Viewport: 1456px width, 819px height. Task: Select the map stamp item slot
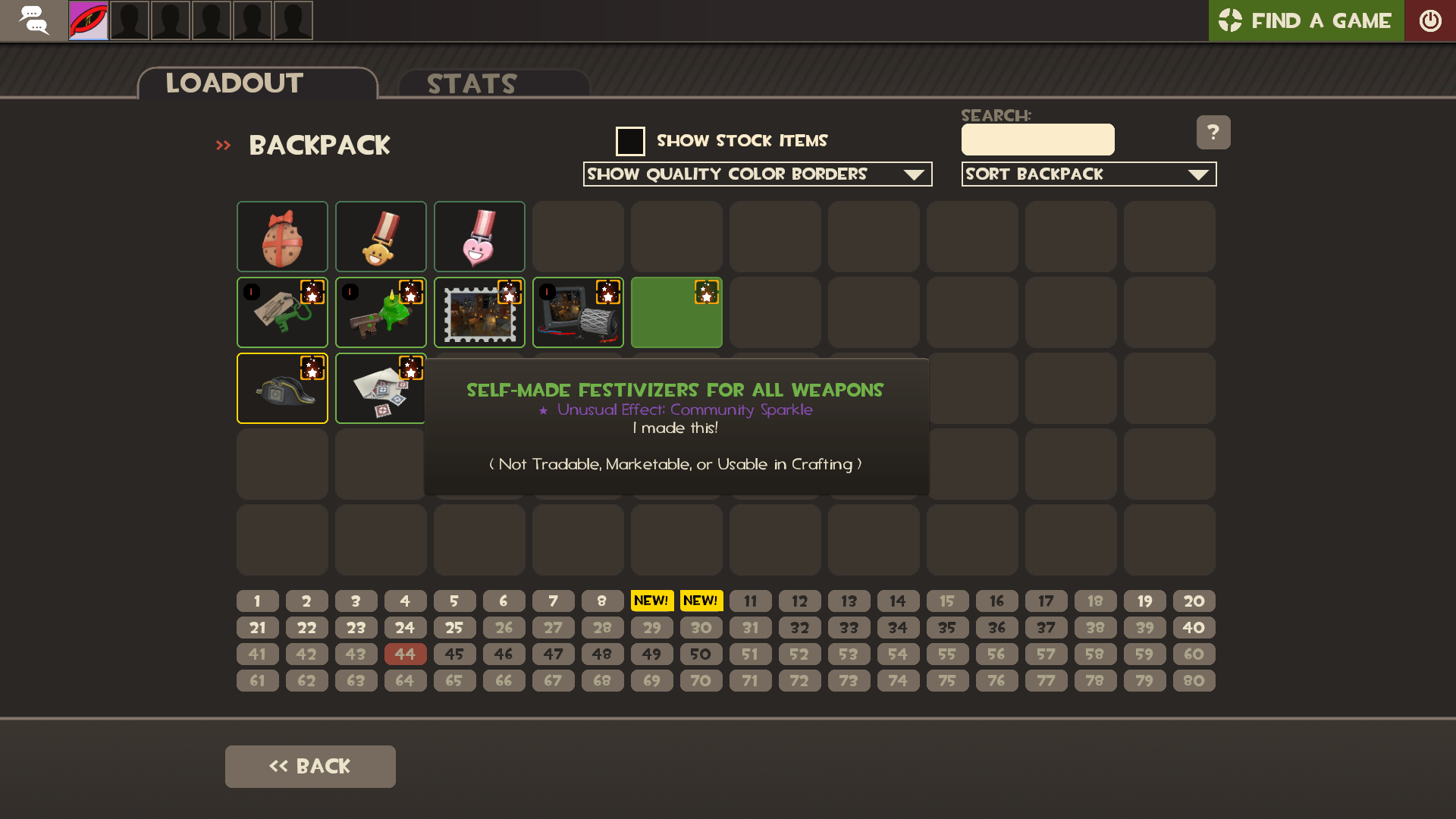(x=479, y=312)
